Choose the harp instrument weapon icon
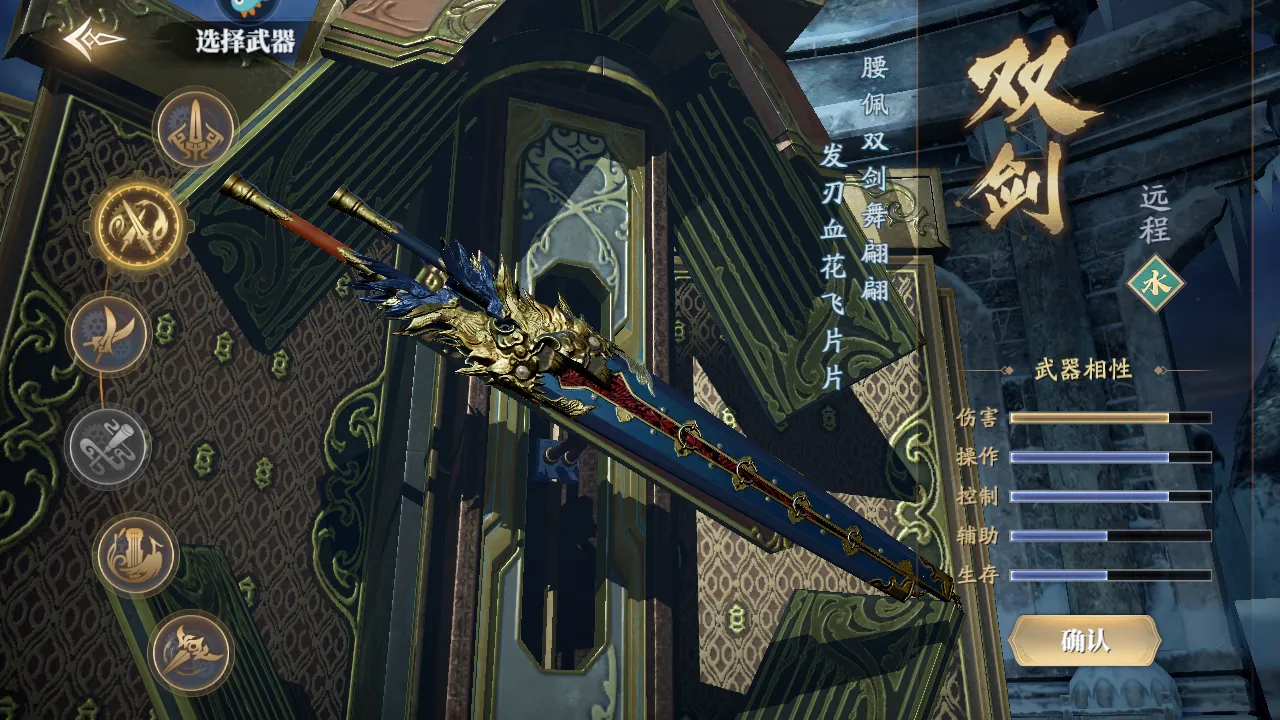This screenshot has width=1280, height=720. (x=137, y=554)
